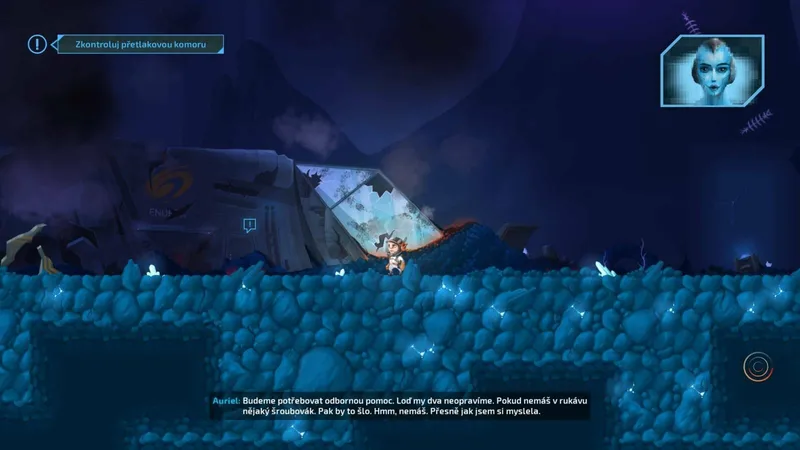This screenshot has height=450, width=800.
Task: Click the speech-bubble interaction marker
Action: pos(249,225)
